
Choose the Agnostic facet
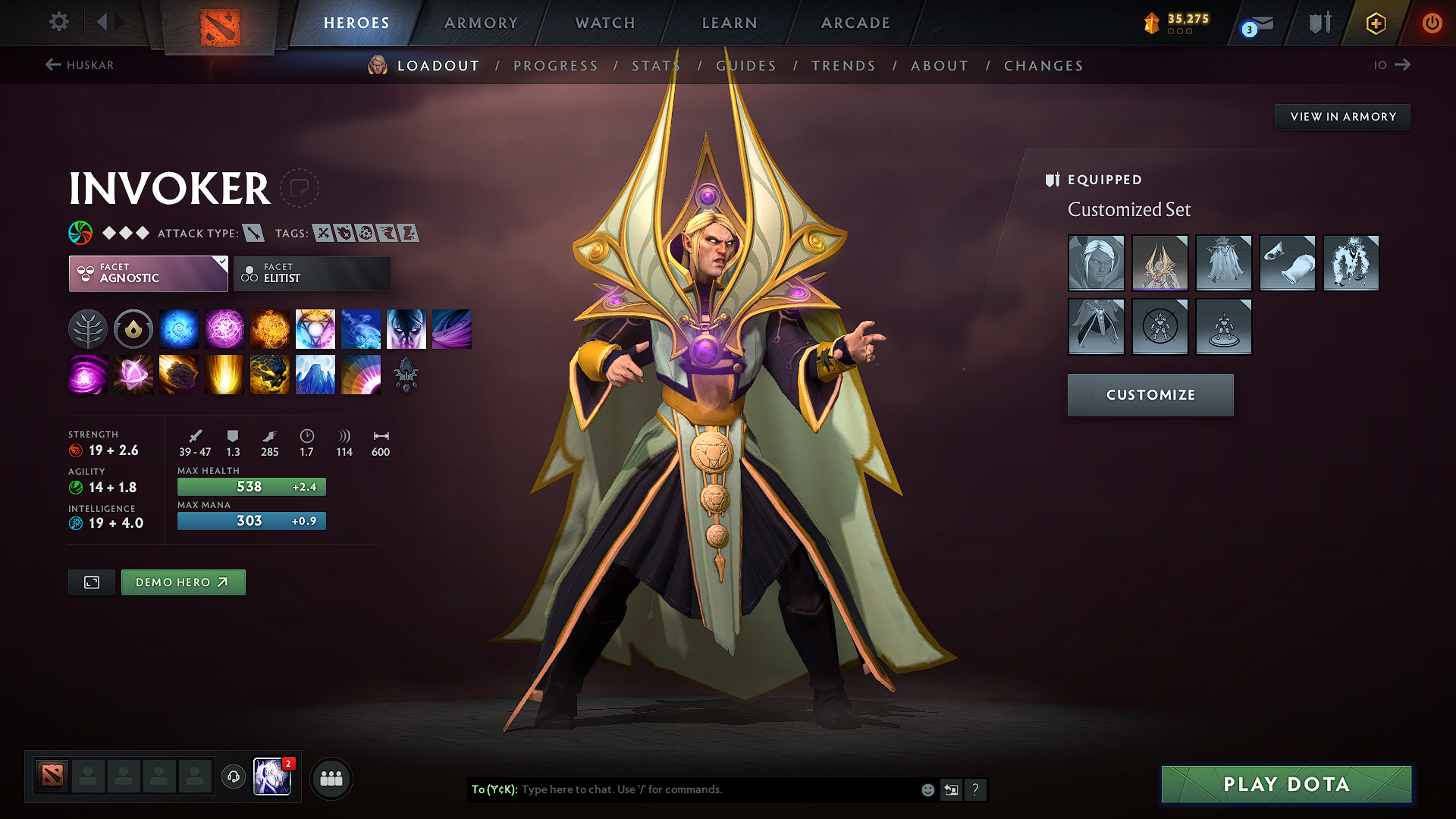(148, 273)
